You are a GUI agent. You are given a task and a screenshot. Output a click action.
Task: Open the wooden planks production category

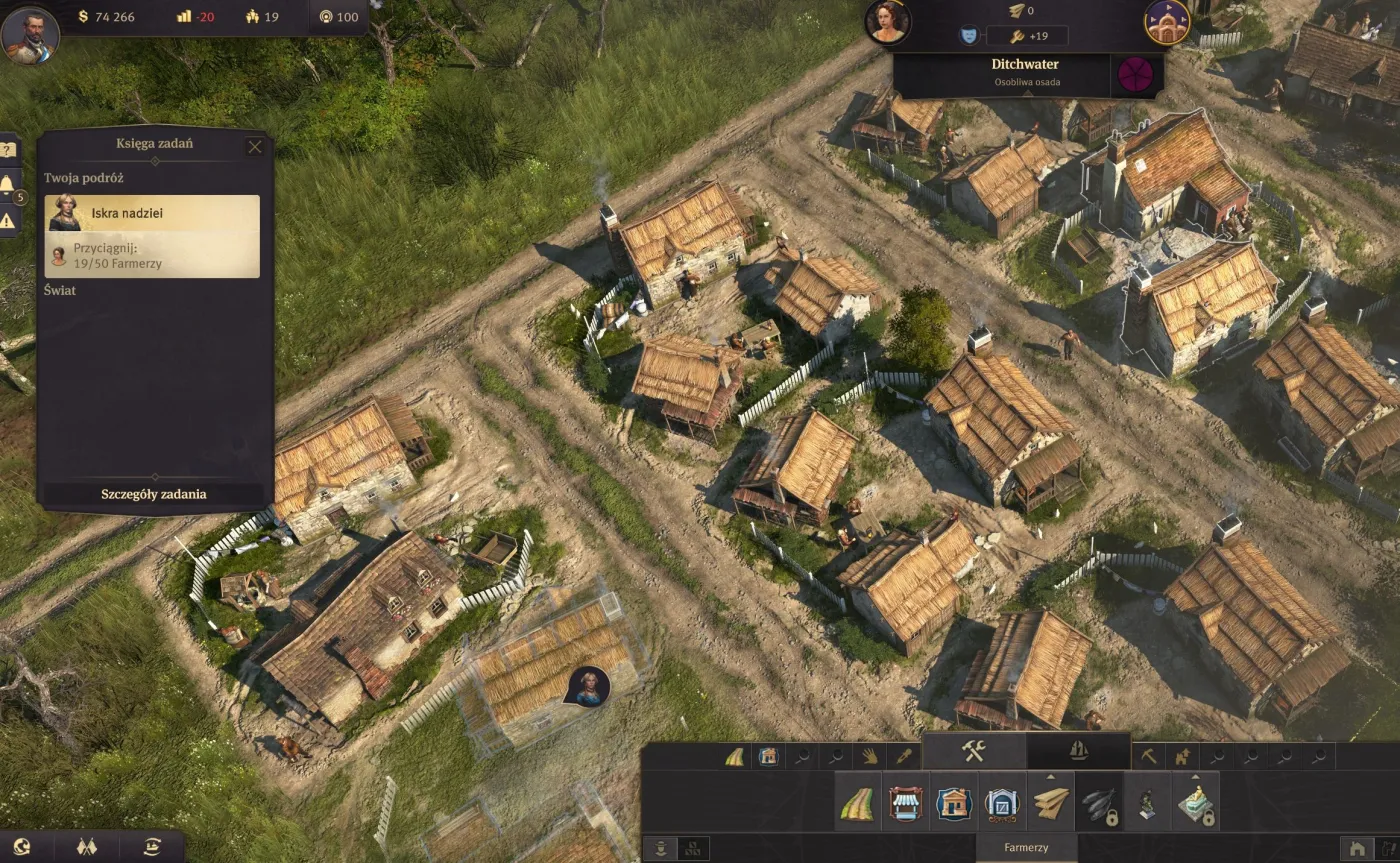click(1050, 803)
